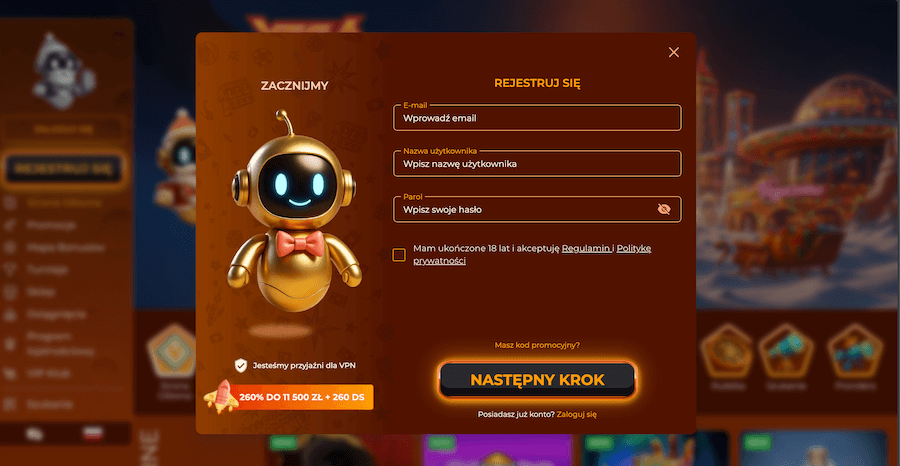The image size is (900, 466).
Task: Tick the 18+ age agreement checkbox
Action: point(399,254)
